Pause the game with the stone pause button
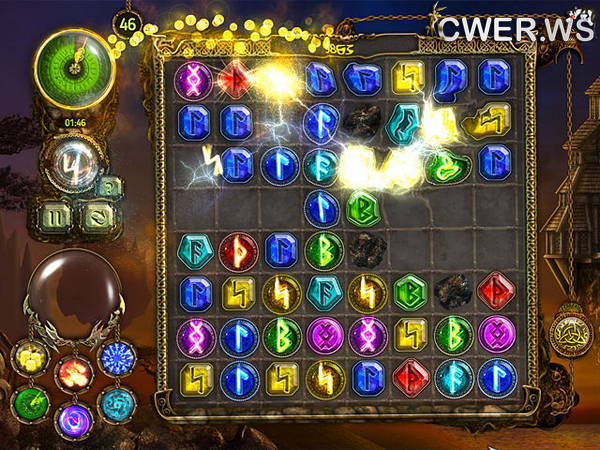600x450 pixels. point(55,214)
